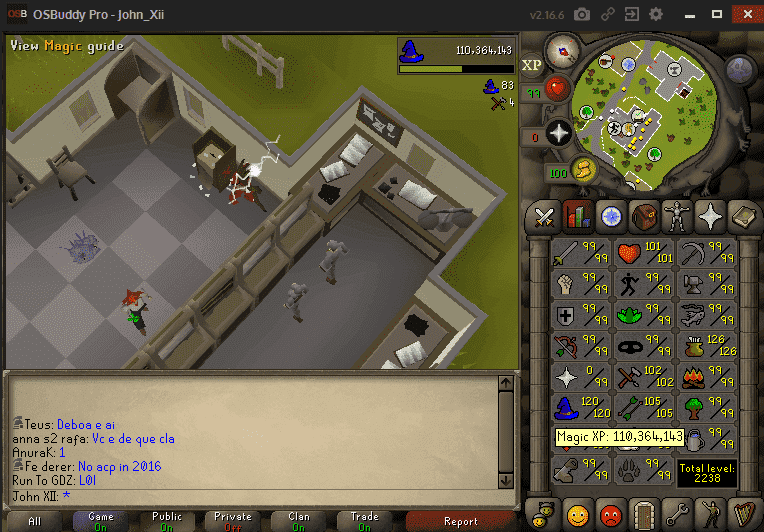Switch chat filter to All
The height and width of the screenshot is (532, 764).
tap(35, 521)
